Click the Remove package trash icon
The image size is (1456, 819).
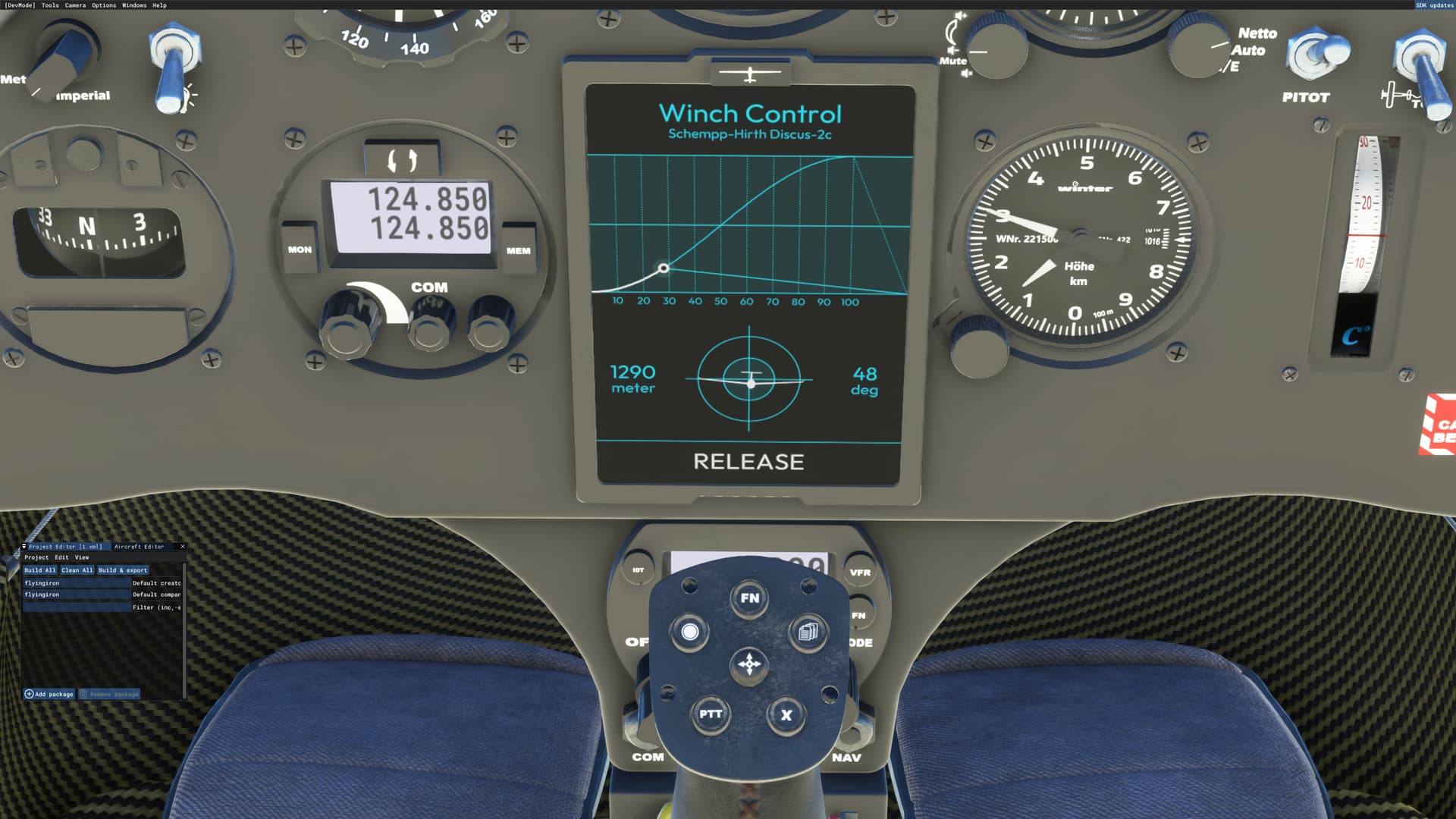tap(84, 693)
